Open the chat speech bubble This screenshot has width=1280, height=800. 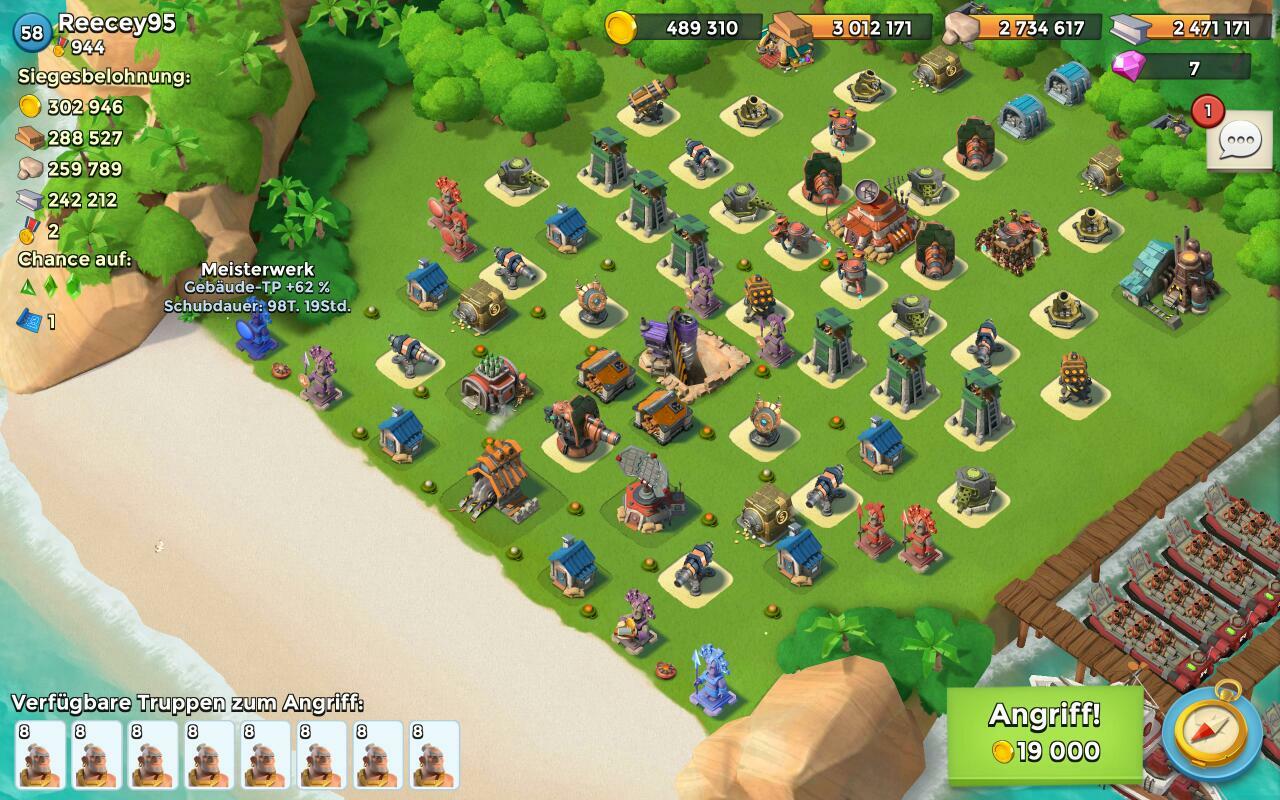[1239, 141]
